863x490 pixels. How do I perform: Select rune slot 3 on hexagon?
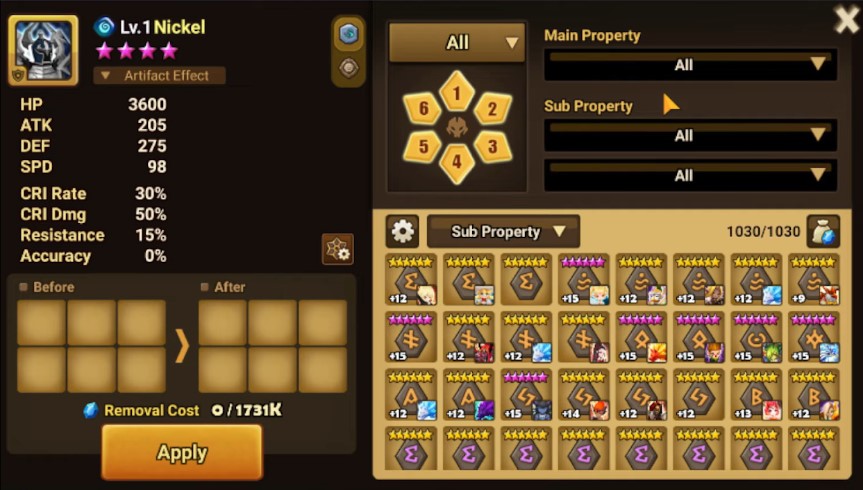tap(491, 146)
